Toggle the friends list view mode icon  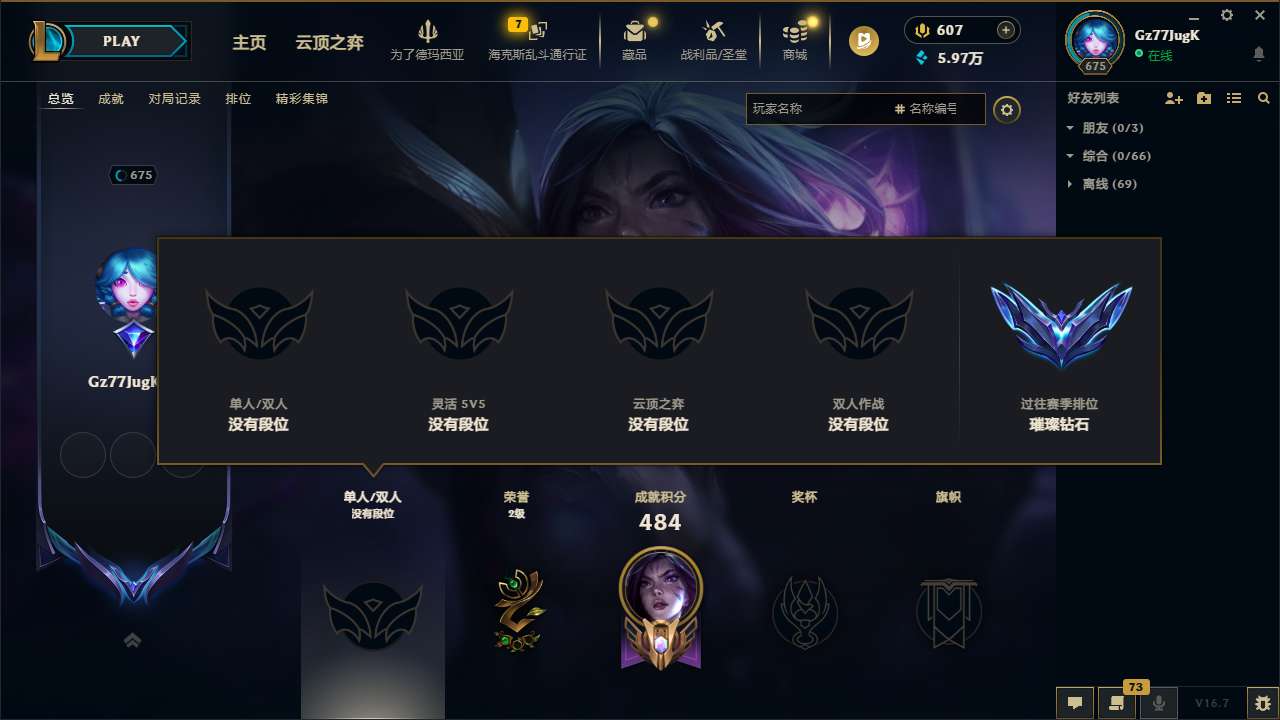pyautogui.click(x=1233, y=98)
